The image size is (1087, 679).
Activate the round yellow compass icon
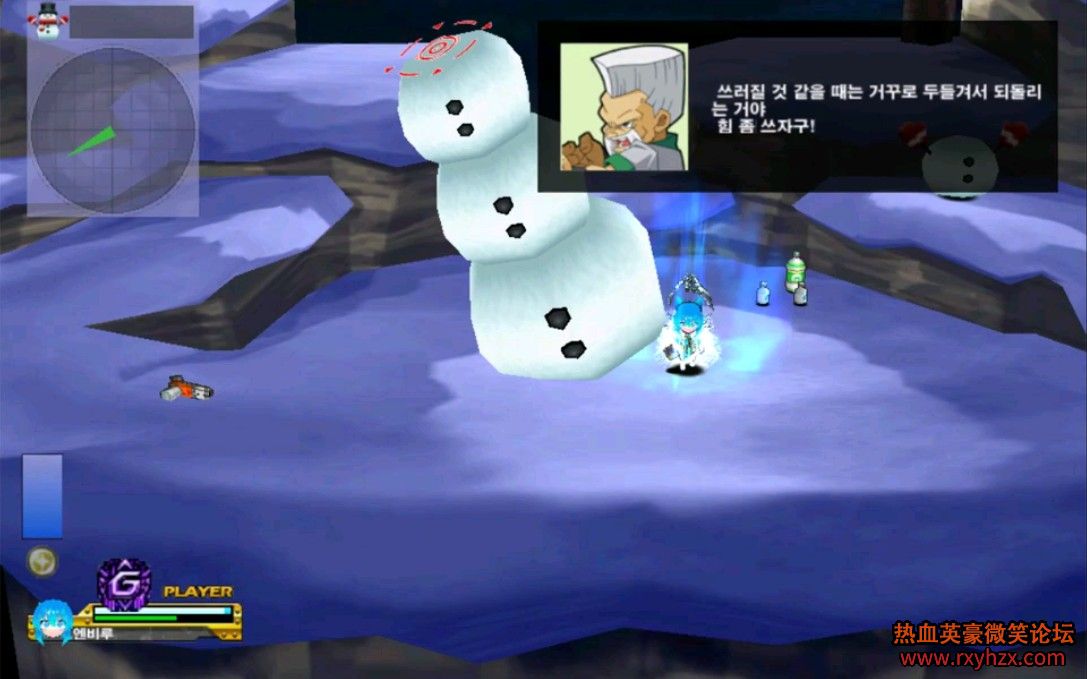(x=41, y=561)
